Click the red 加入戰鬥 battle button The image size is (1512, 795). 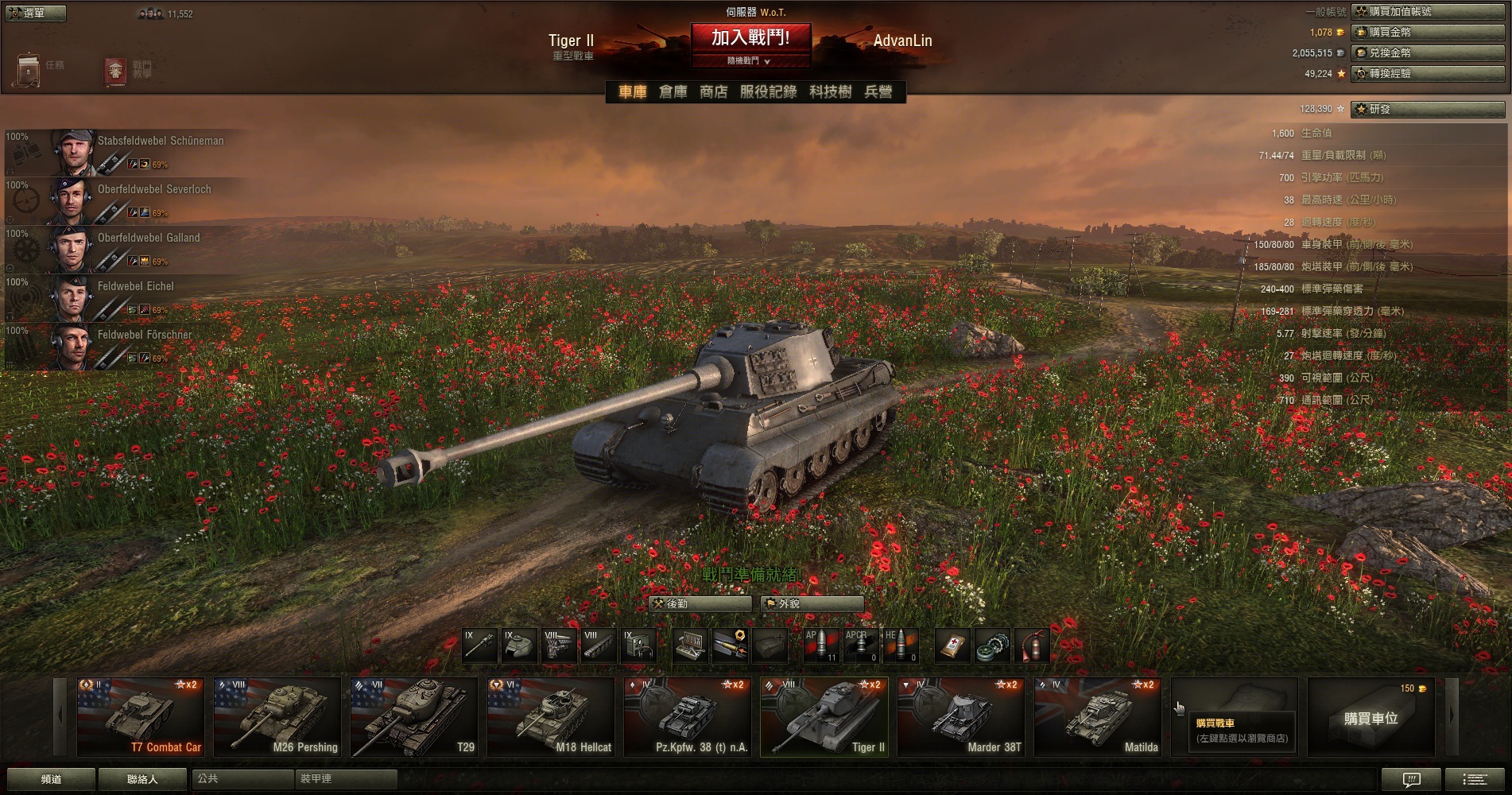tap(750, 37)
